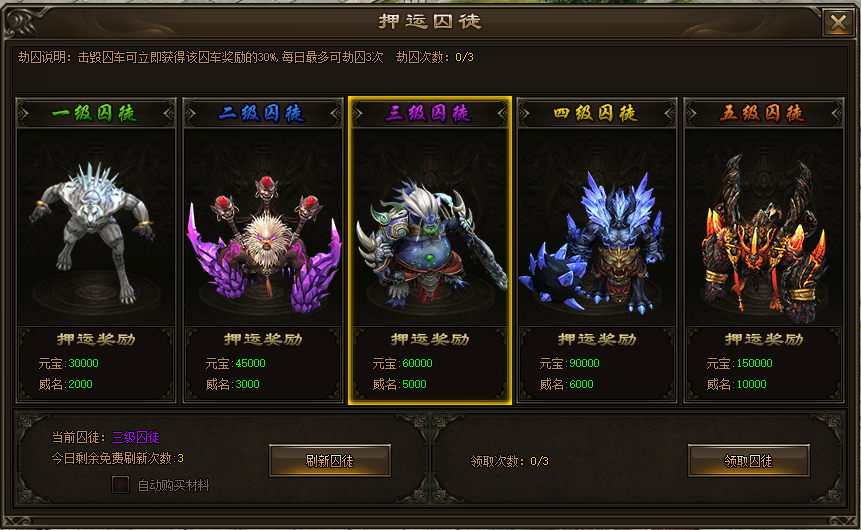This screenshot has height=530, width=861.
Task: Toggle the 自动购买材料 checkbox
Action: (121, 485)
